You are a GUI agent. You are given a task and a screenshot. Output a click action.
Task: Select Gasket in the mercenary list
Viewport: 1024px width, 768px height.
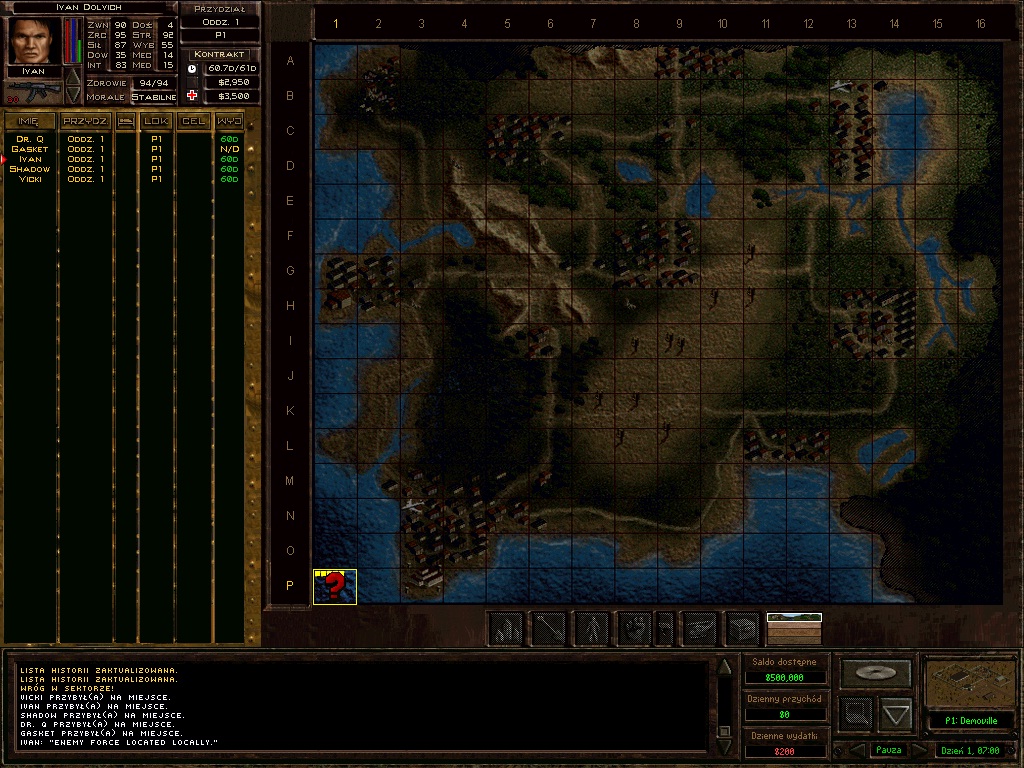(30, 149)
